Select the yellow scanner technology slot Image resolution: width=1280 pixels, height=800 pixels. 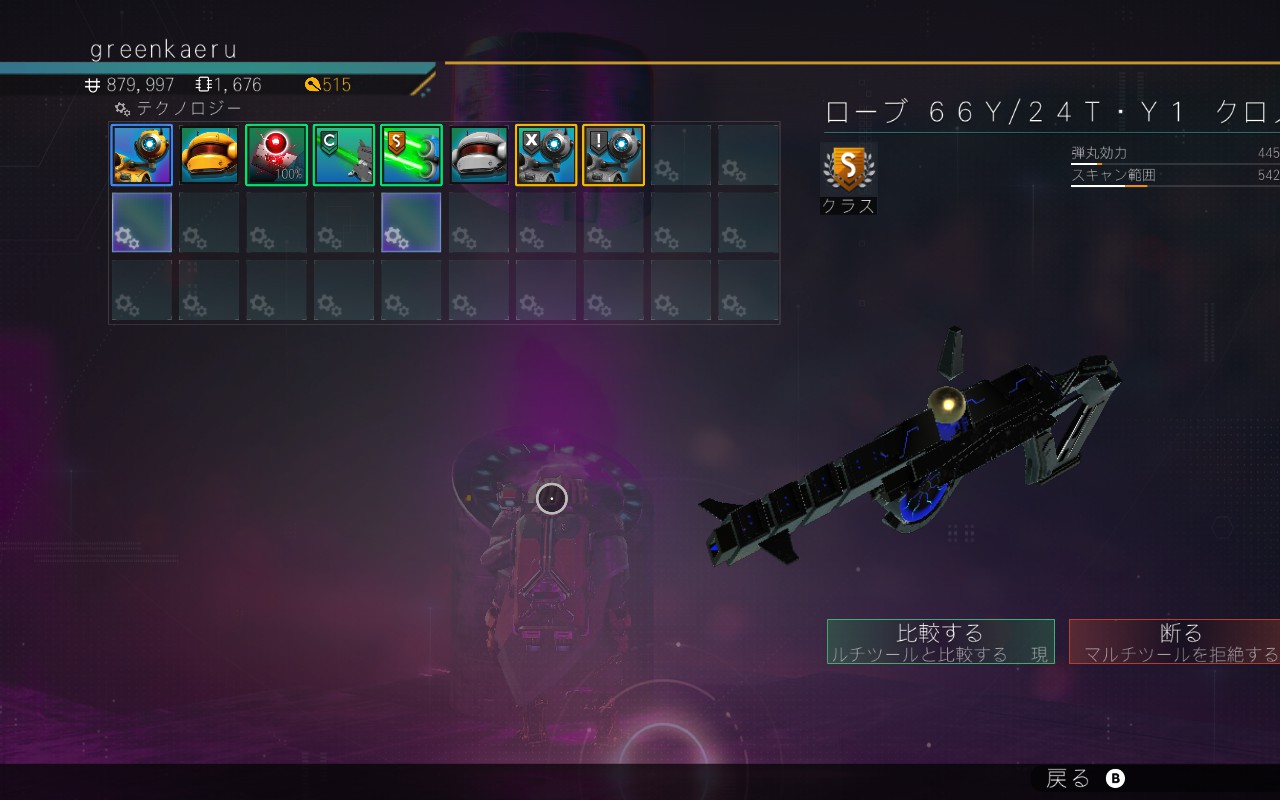pos(142,155)
